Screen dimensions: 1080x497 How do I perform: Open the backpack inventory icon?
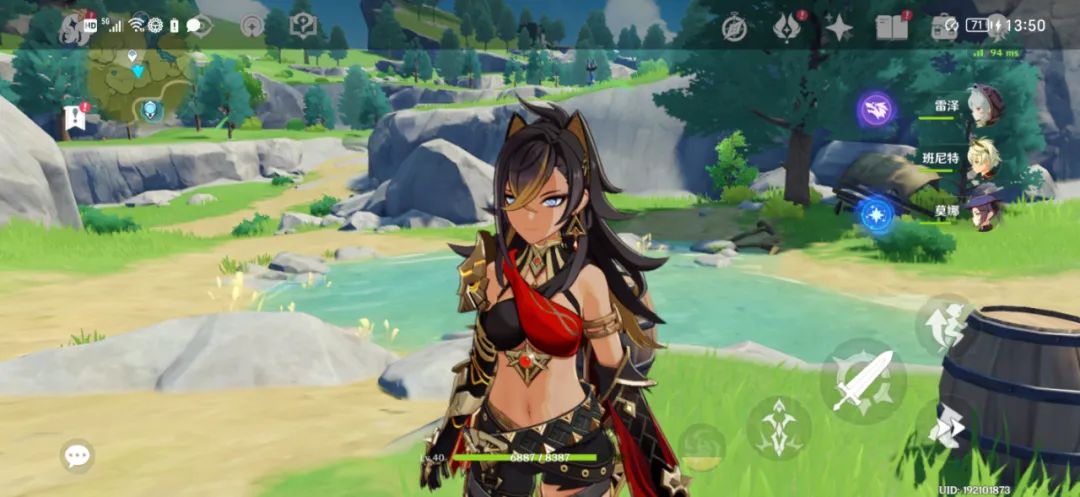coord(943,27)
